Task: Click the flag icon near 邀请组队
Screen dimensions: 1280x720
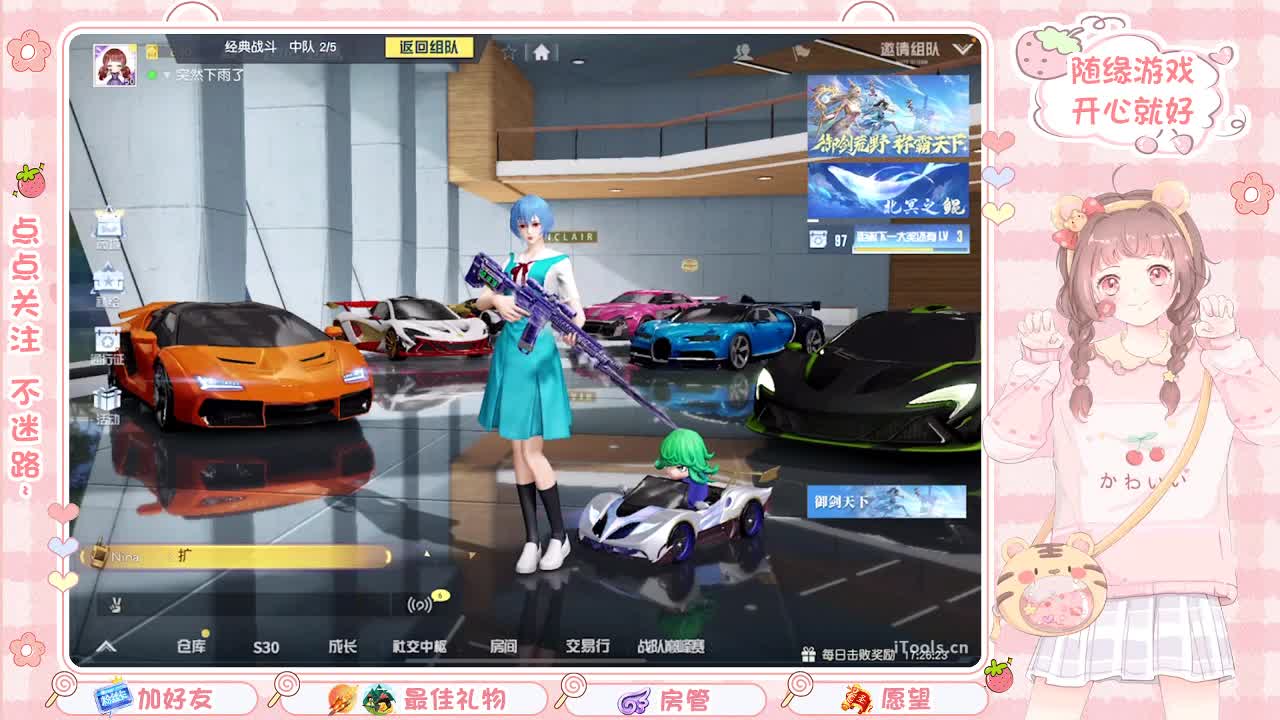Action: (802, 51)
